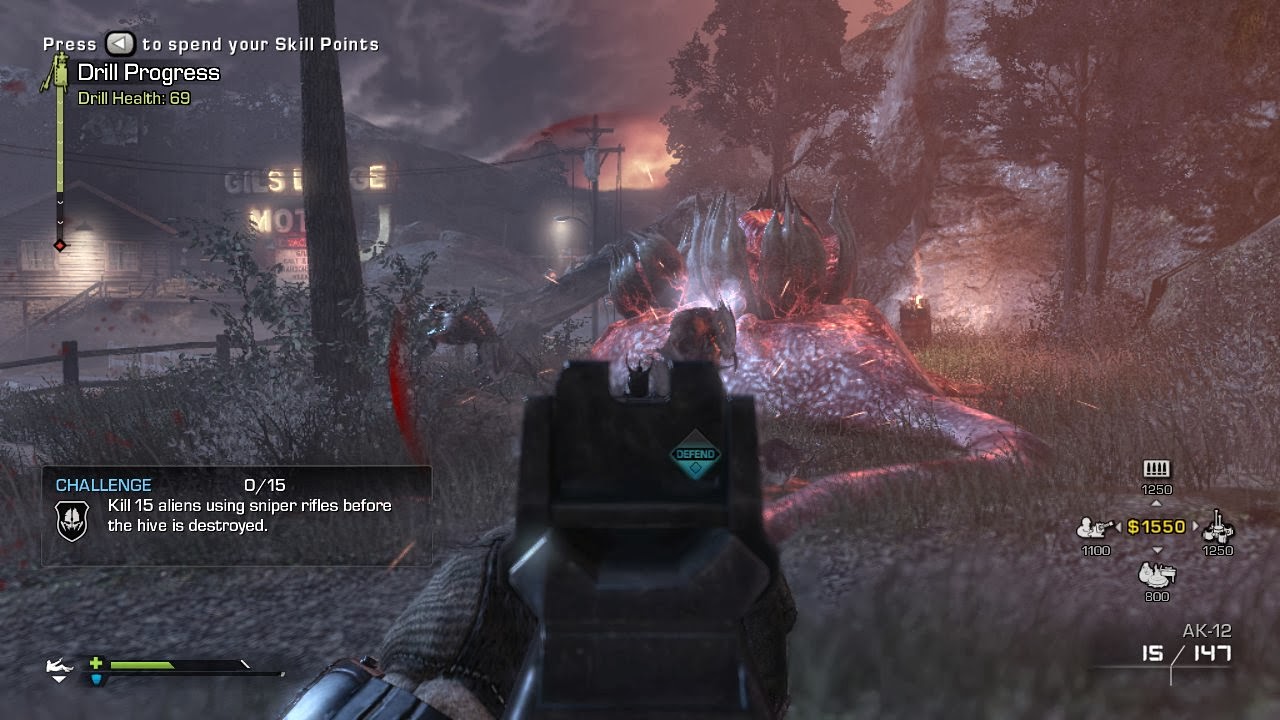Screen dimensions: 1280x720
Task: Click the green health plus icon
Action: 97,663
